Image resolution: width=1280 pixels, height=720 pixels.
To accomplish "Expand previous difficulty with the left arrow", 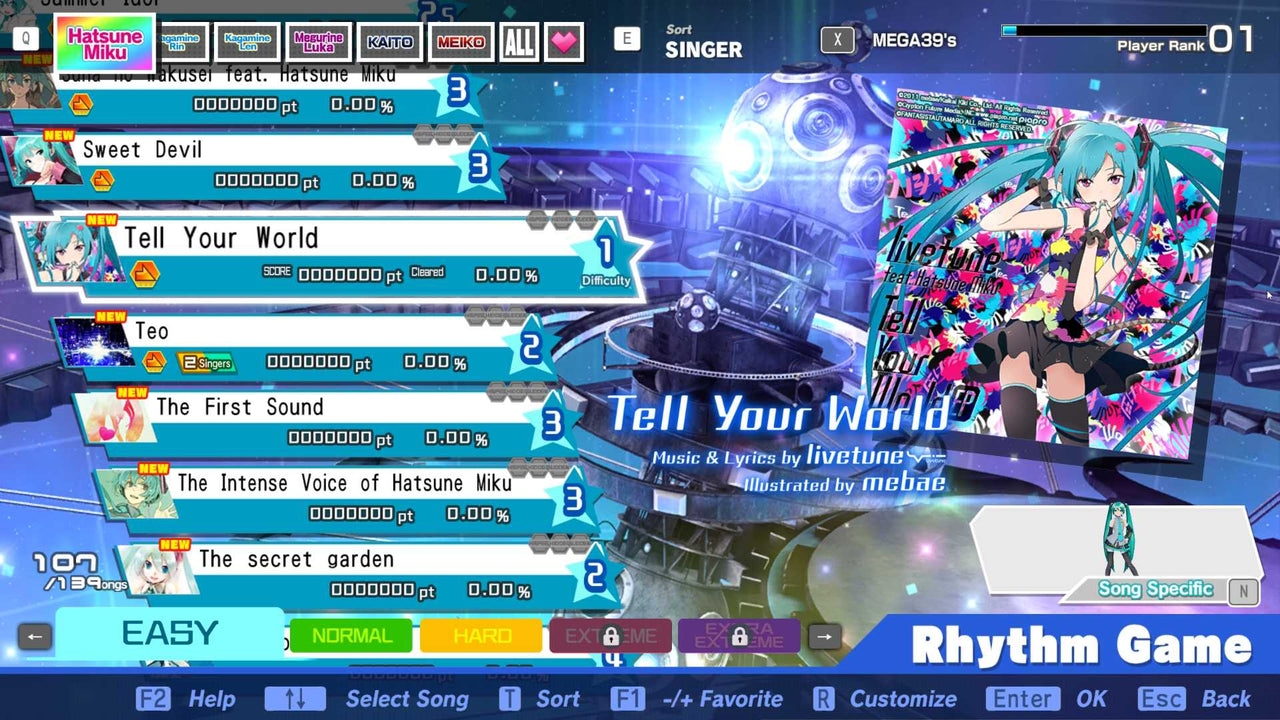I will click(x=36, y=635).
